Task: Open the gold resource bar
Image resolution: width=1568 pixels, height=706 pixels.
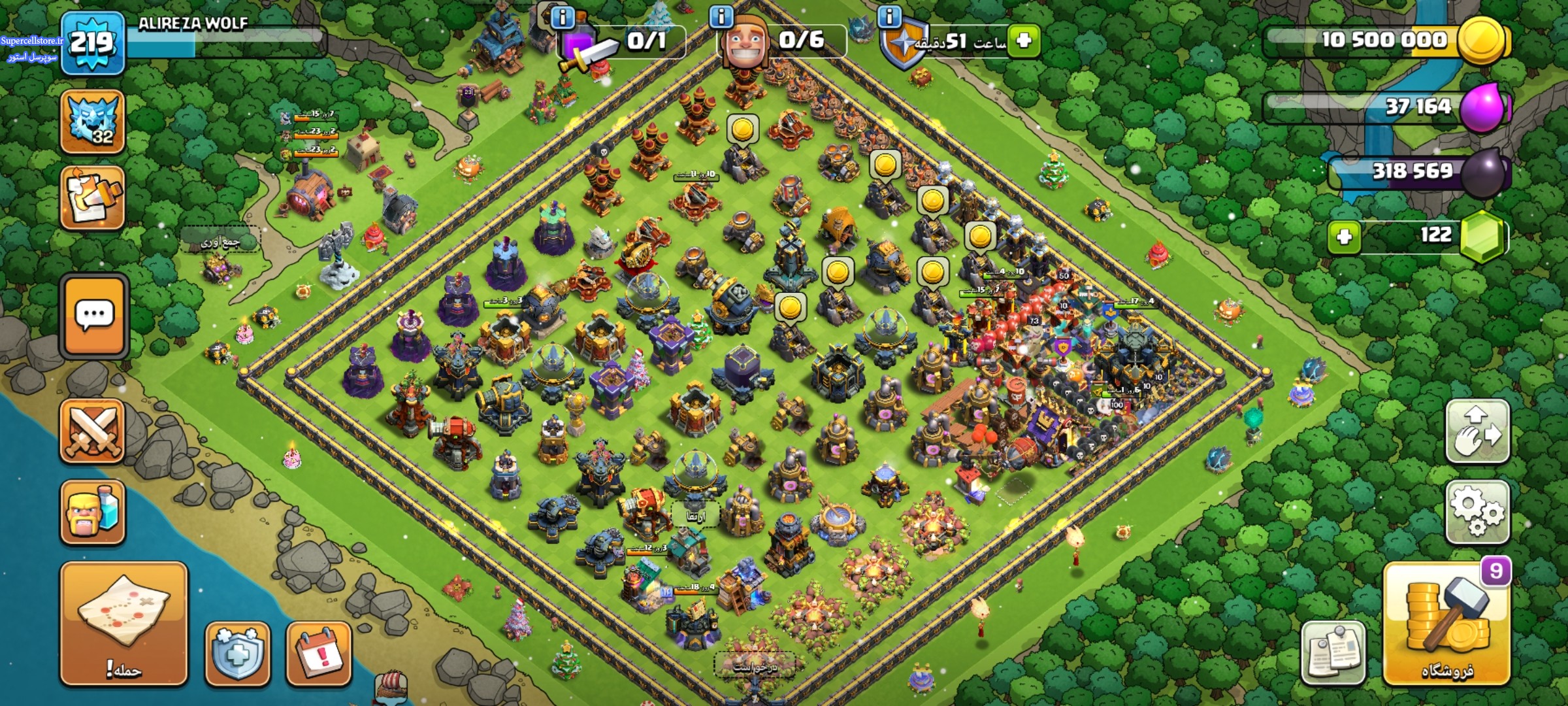Action: (x=1385, y=41)
